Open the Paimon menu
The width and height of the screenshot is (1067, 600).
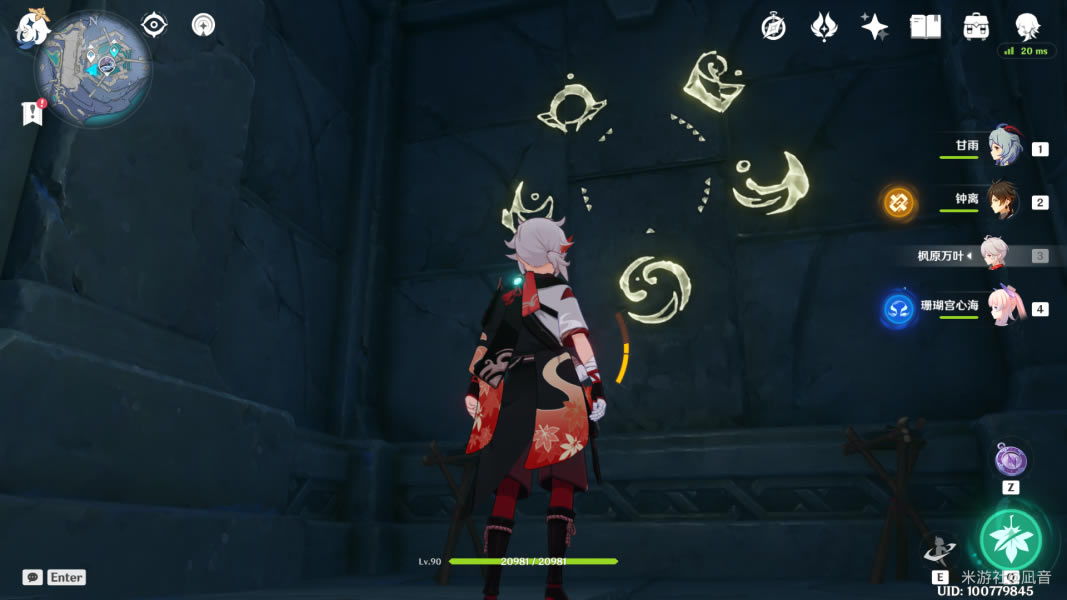click(x=32, y=27)
